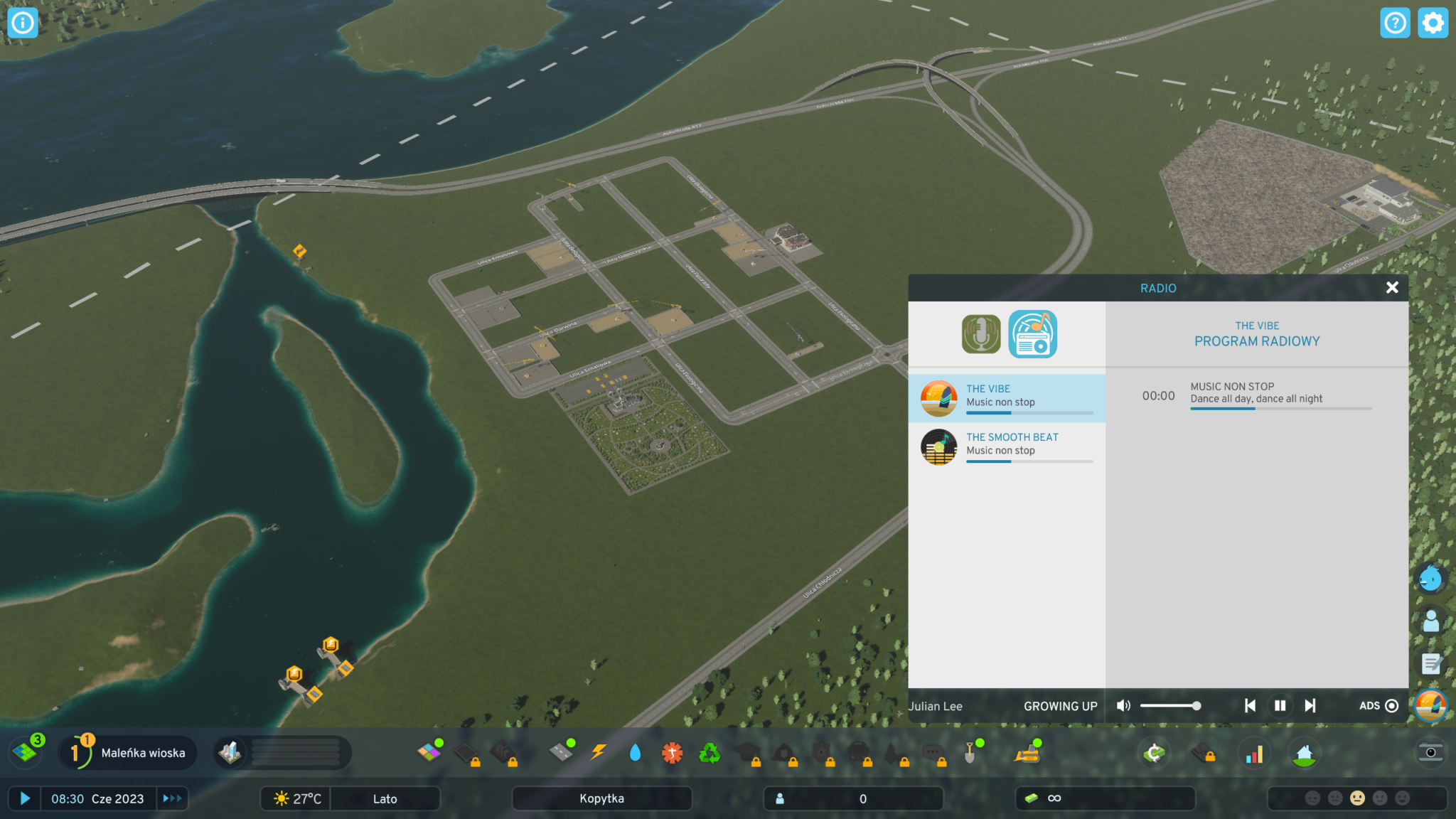Close the Radio panel
Image resolution: width=1456 pixels, height=819 pixels.
coord(1391,287)
